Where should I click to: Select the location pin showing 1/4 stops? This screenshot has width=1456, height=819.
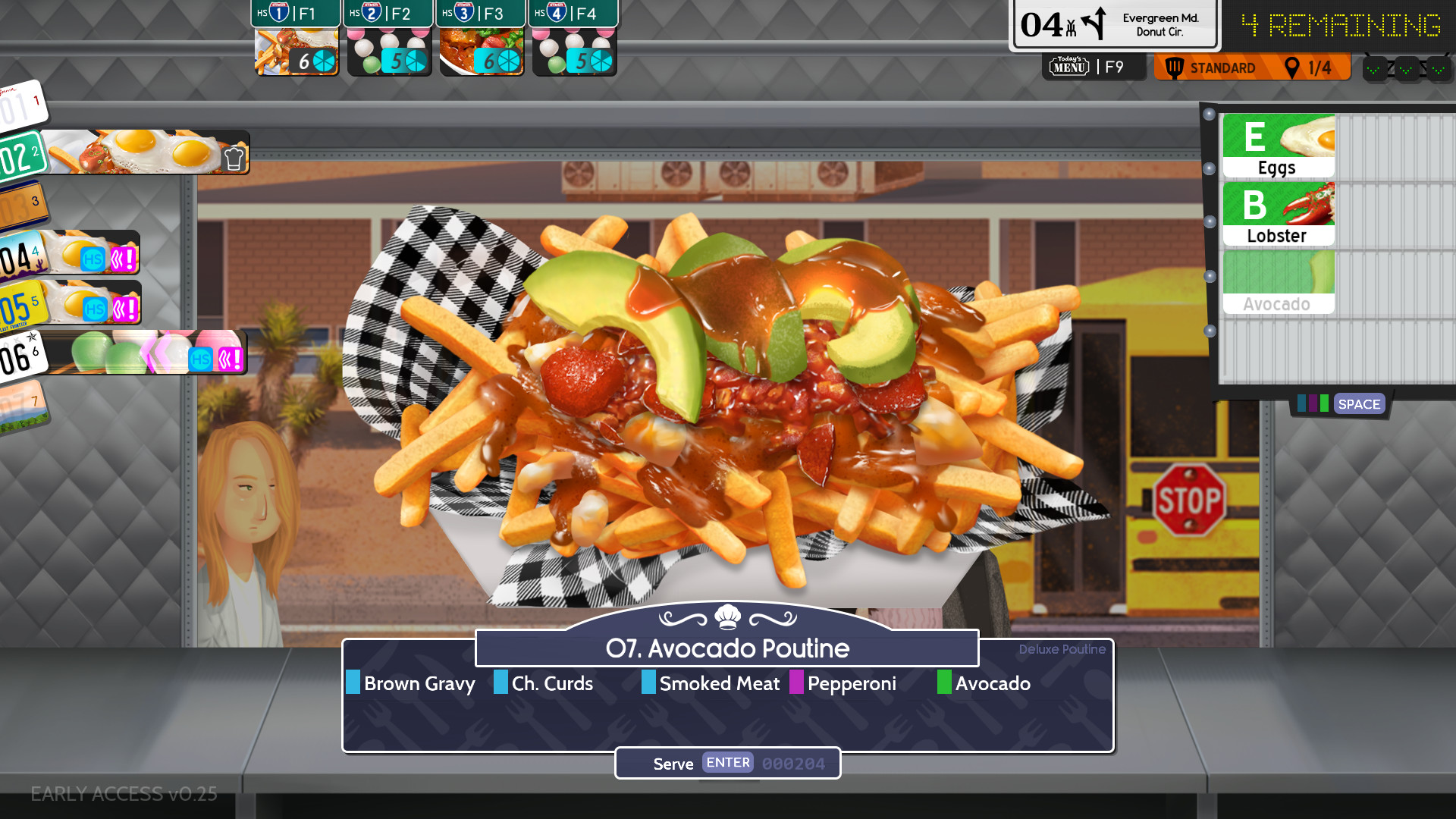[1293, 67]
